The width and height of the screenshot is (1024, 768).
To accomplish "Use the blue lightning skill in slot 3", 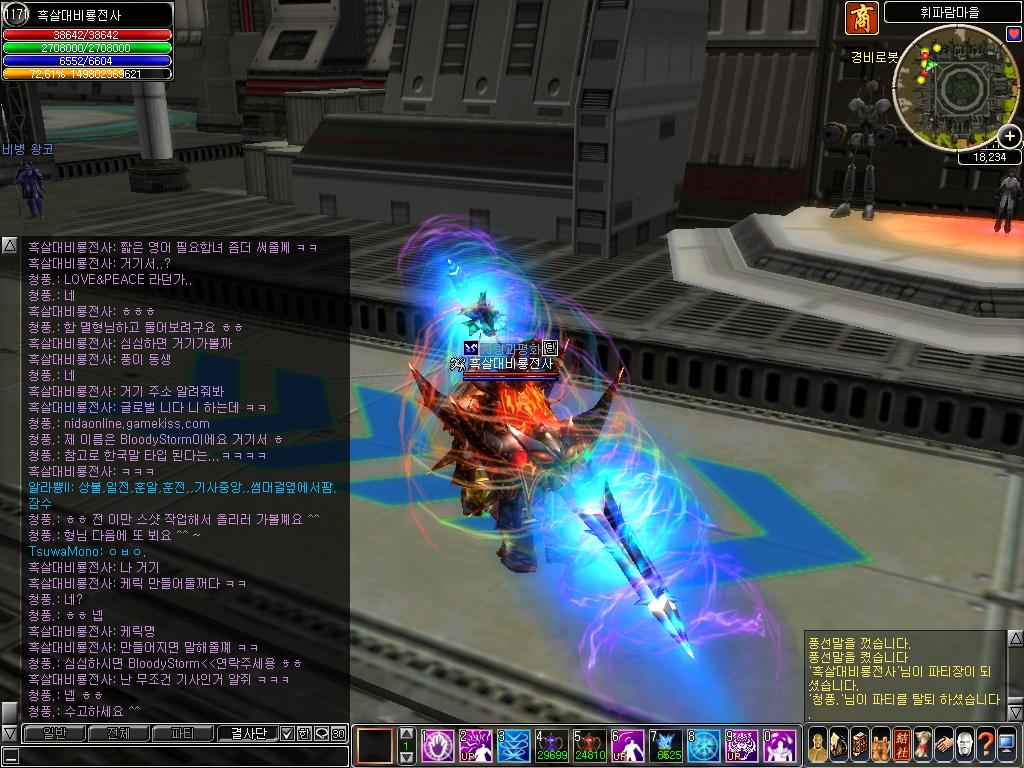I will pos(510,745).
